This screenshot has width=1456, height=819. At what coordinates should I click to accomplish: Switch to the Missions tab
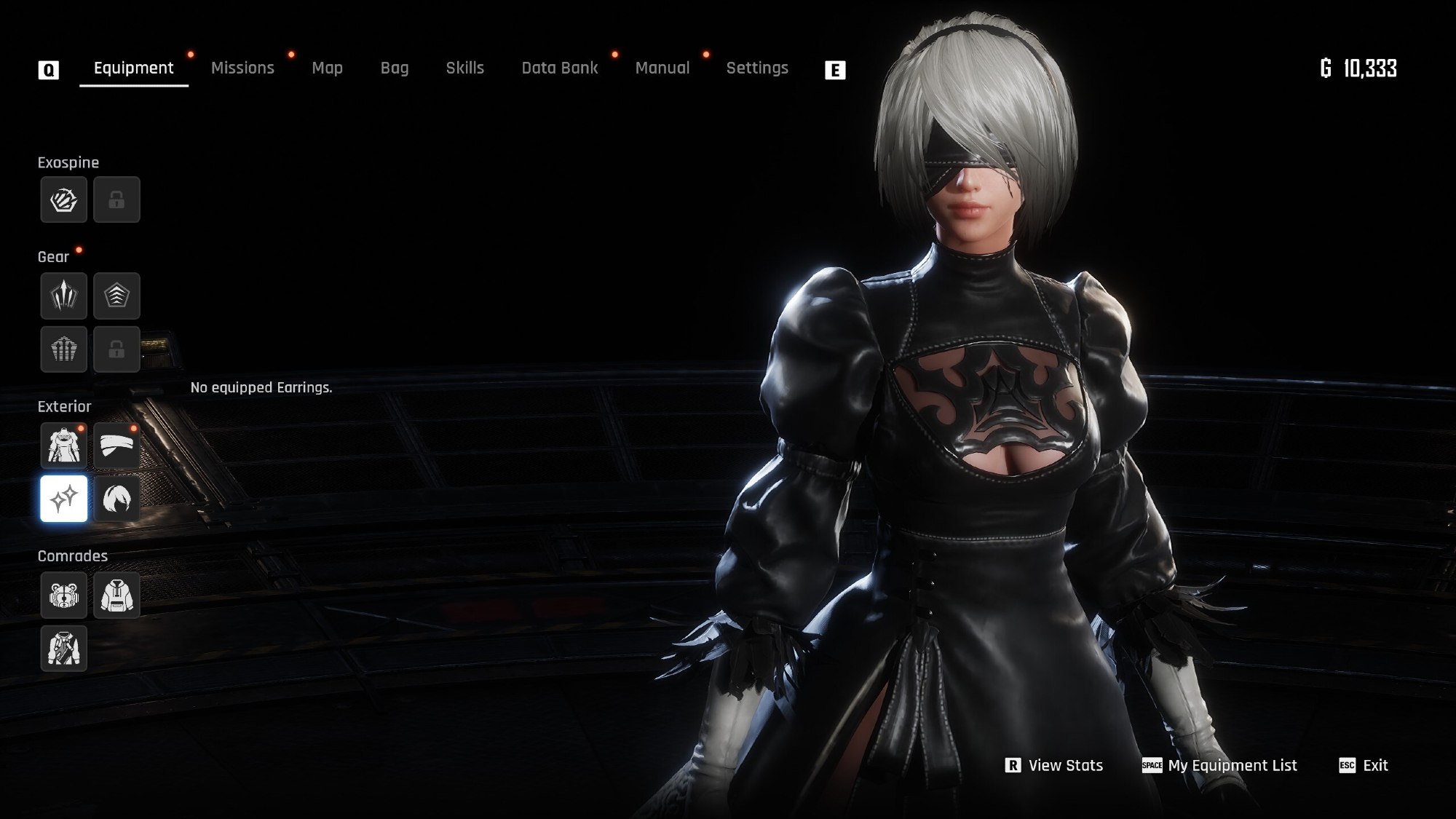[242, 68]
